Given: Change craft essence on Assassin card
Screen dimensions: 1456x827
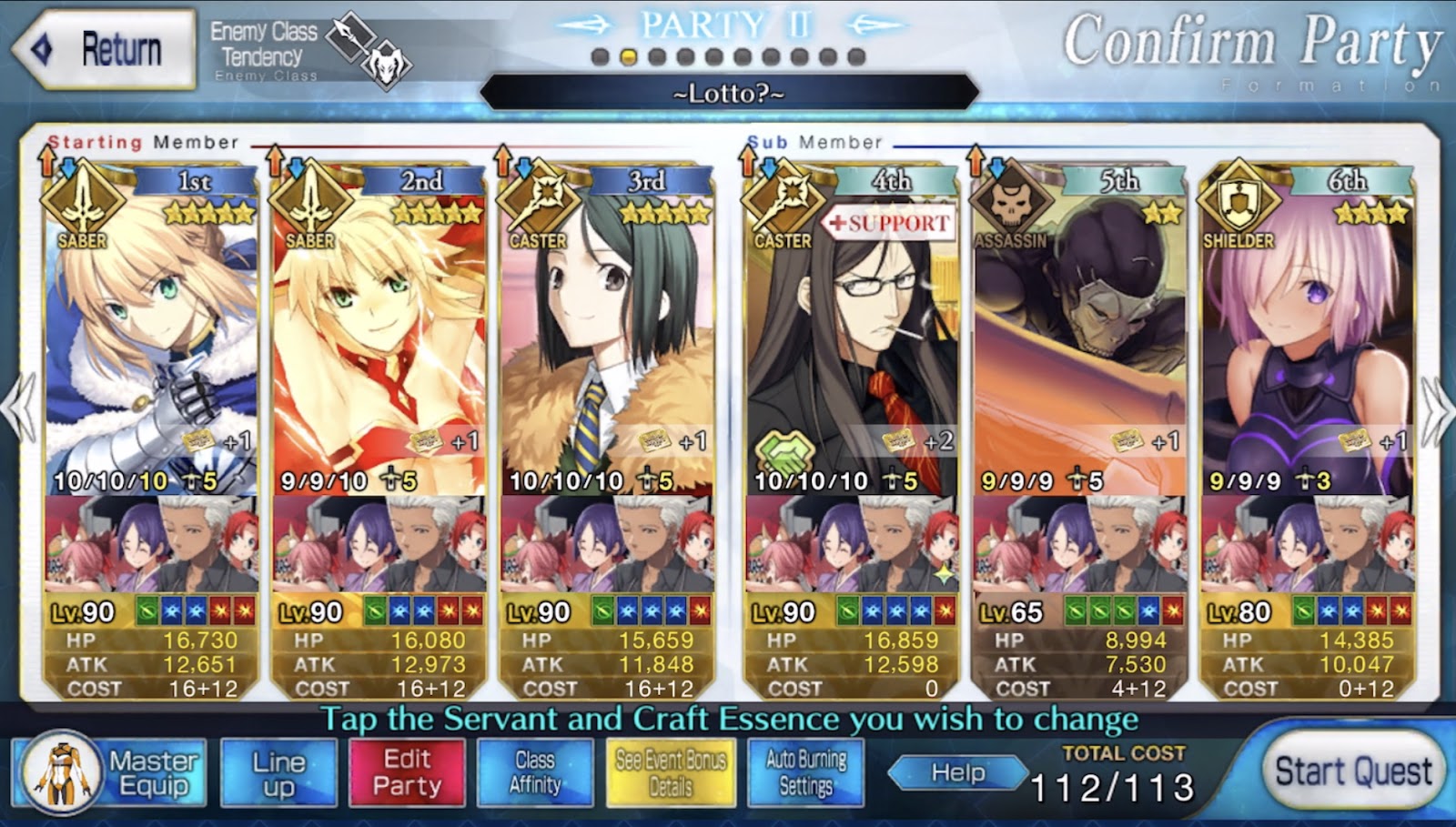Looking at the screenshot, I should pyautogui.click(x=1079, y=546).
